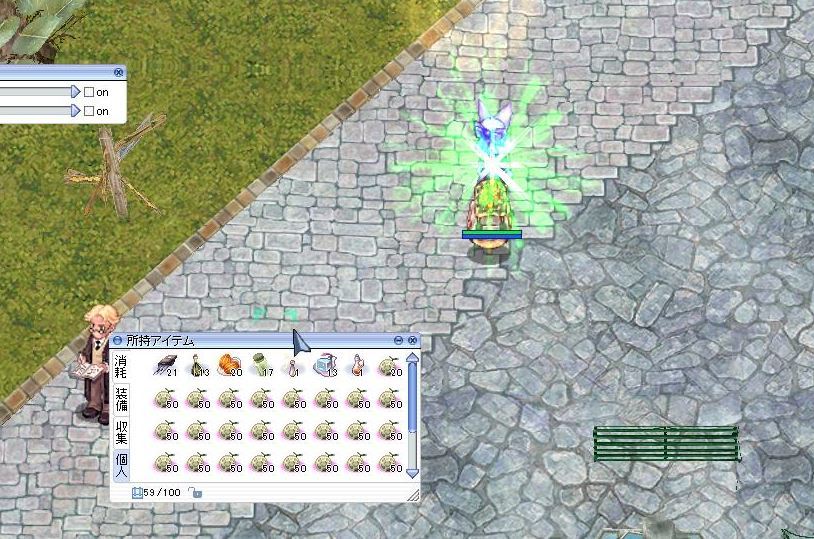
Task: Click the upper volume slider handle
Action: point(75,92)
